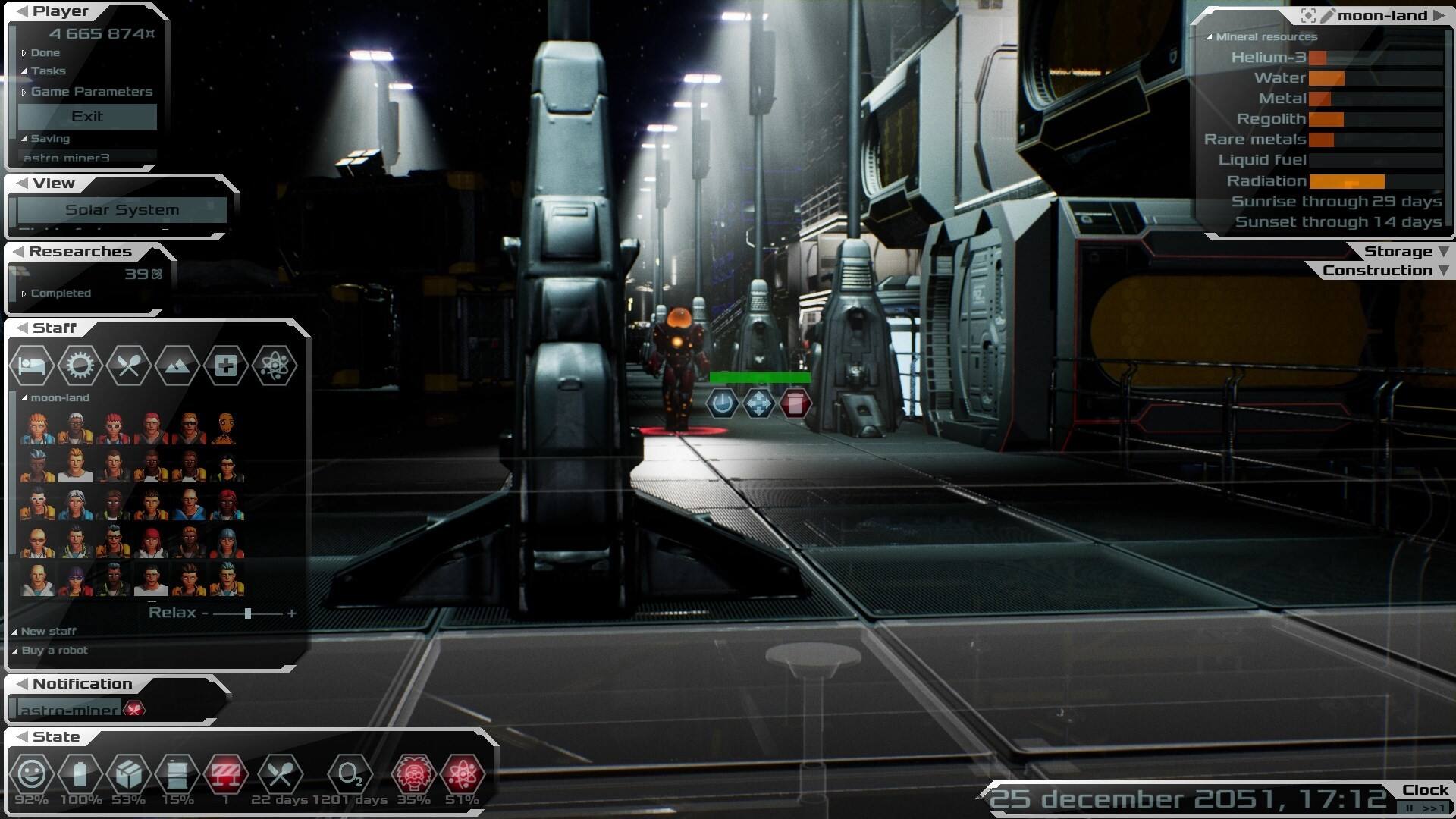Adjust the Relax slider handle
Image resolution: width=1456 pixels, height=819 pixels.
point(248,613)
